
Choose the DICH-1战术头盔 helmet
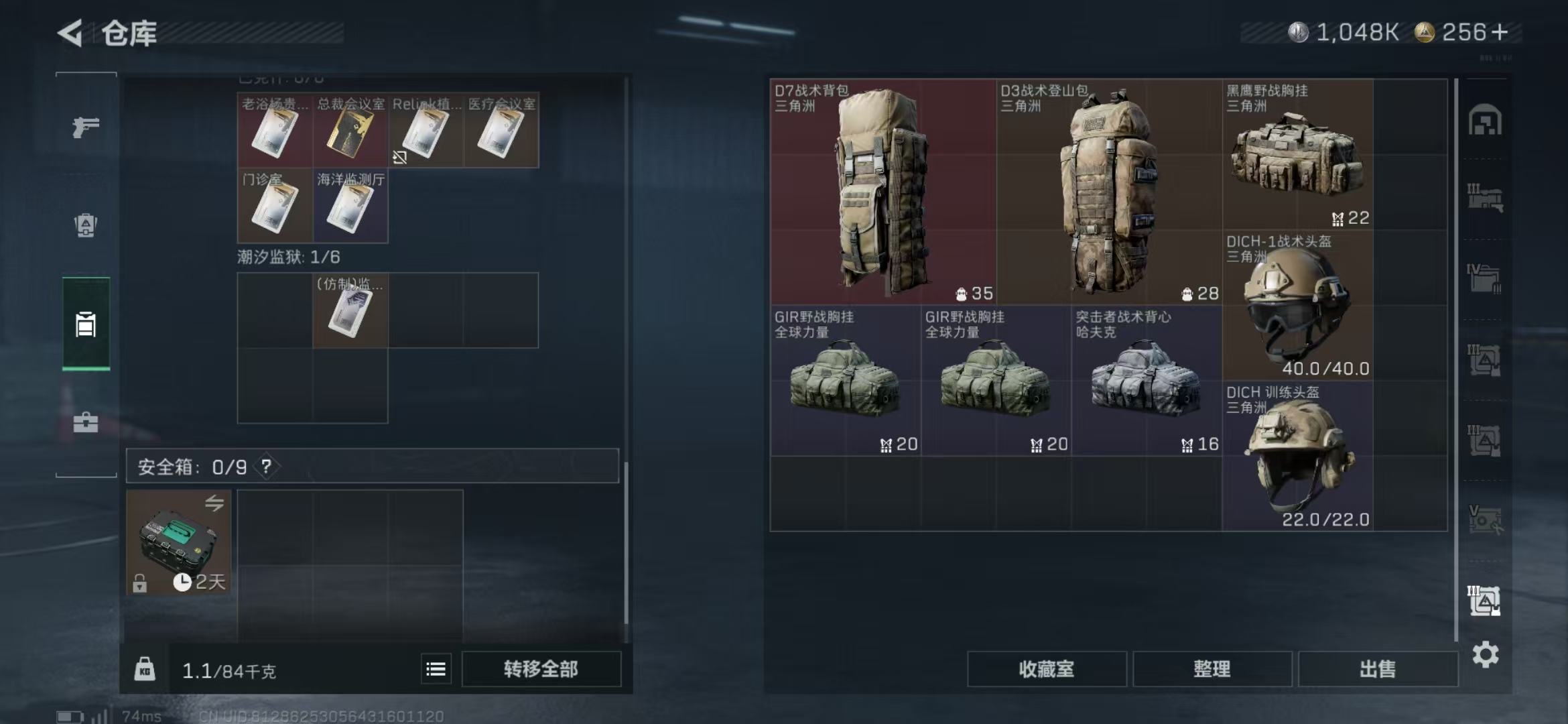[x=1297, y=306]
